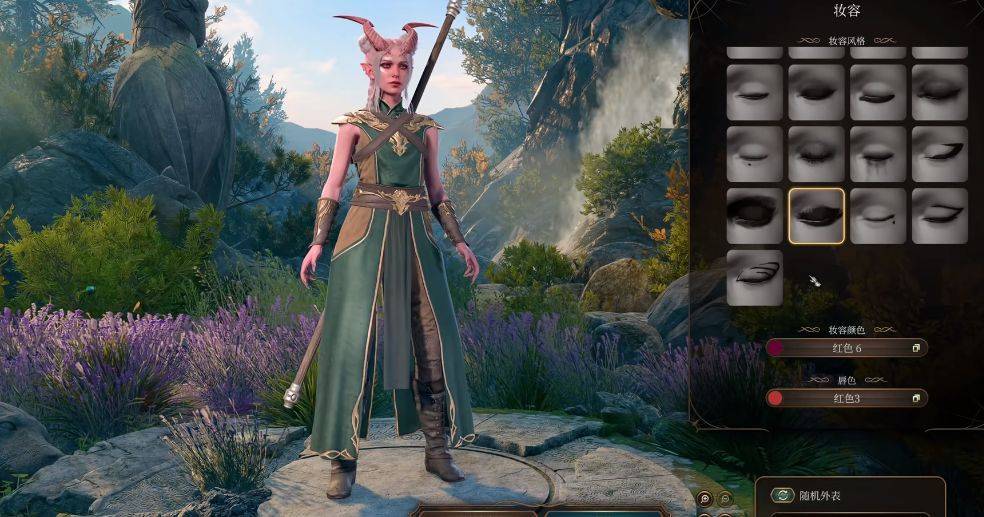
Task: Zoom in on the character preview
Action: pyautogui.click(x=705, y=498)
